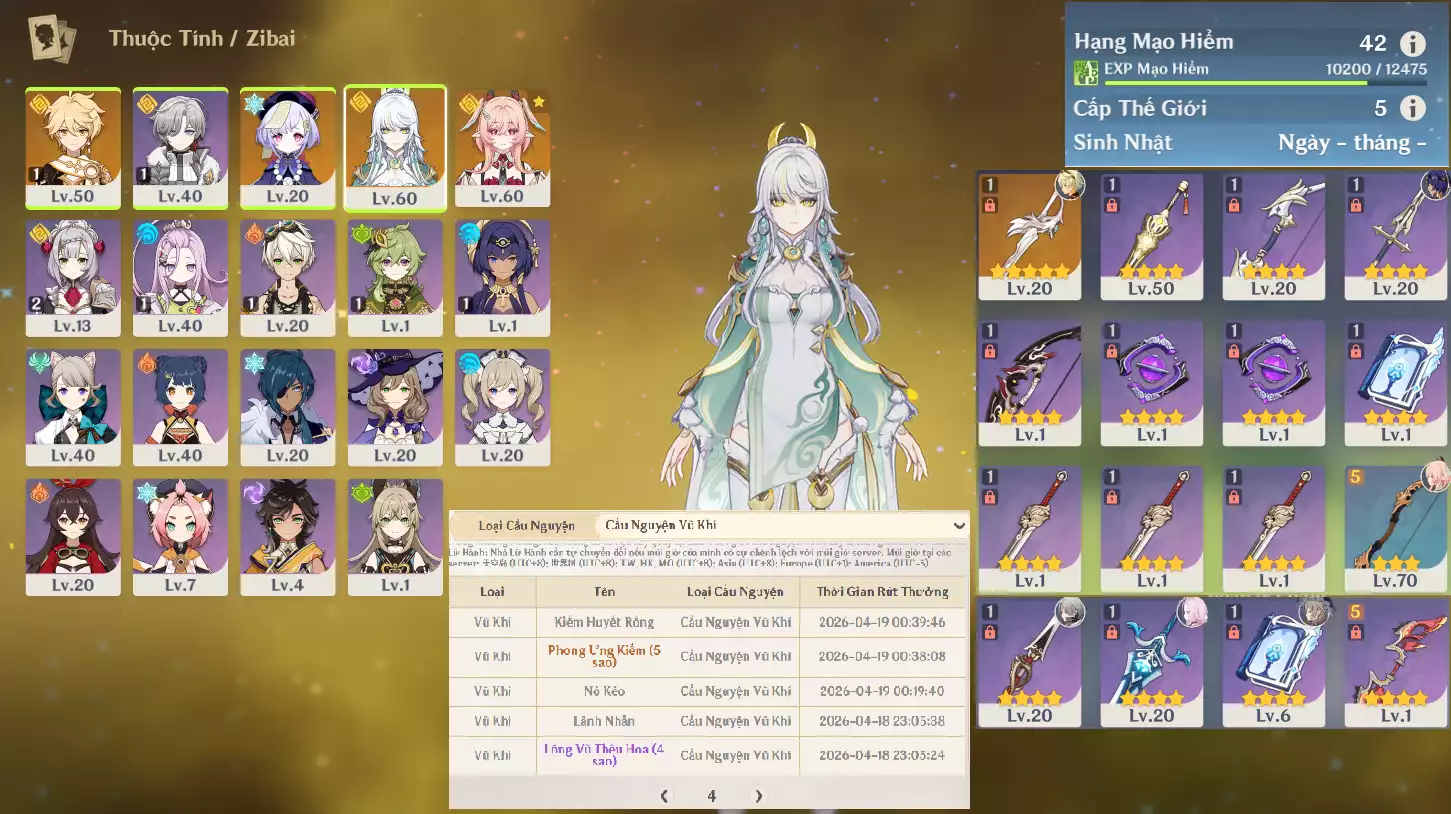Click the Phong Ưng Kiếm wish entry

click(x=604, y=656)
